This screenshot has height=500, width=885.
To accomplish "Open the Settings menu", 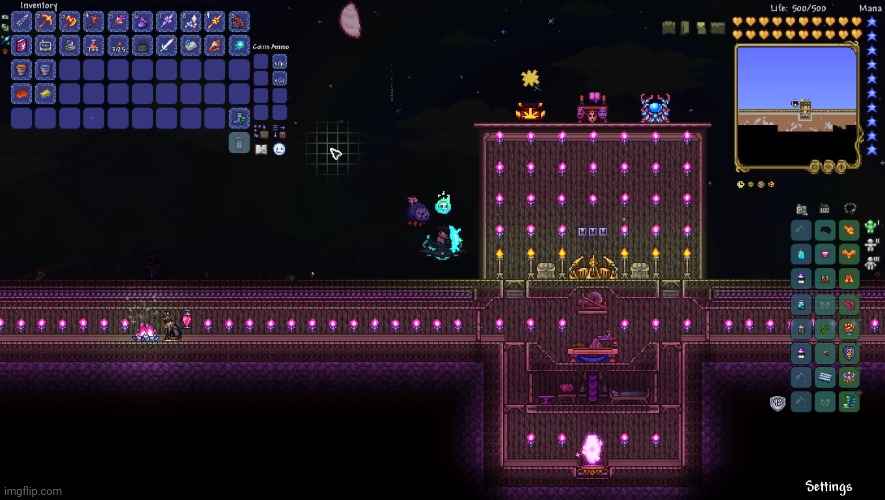I will pos(829,487).
